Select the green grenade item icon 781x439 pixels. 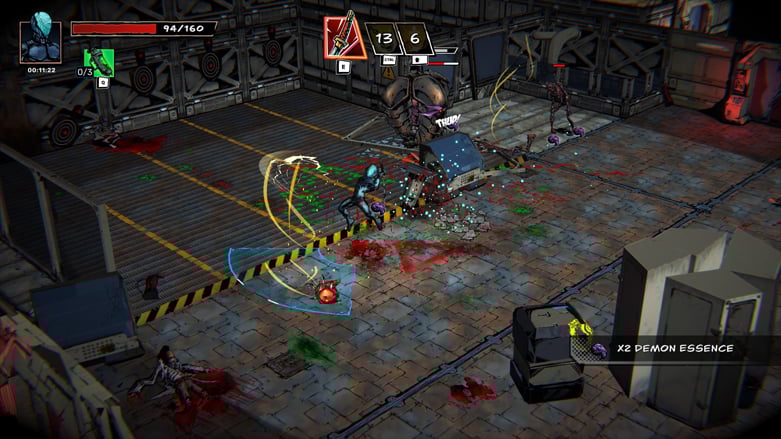(99, 62)
